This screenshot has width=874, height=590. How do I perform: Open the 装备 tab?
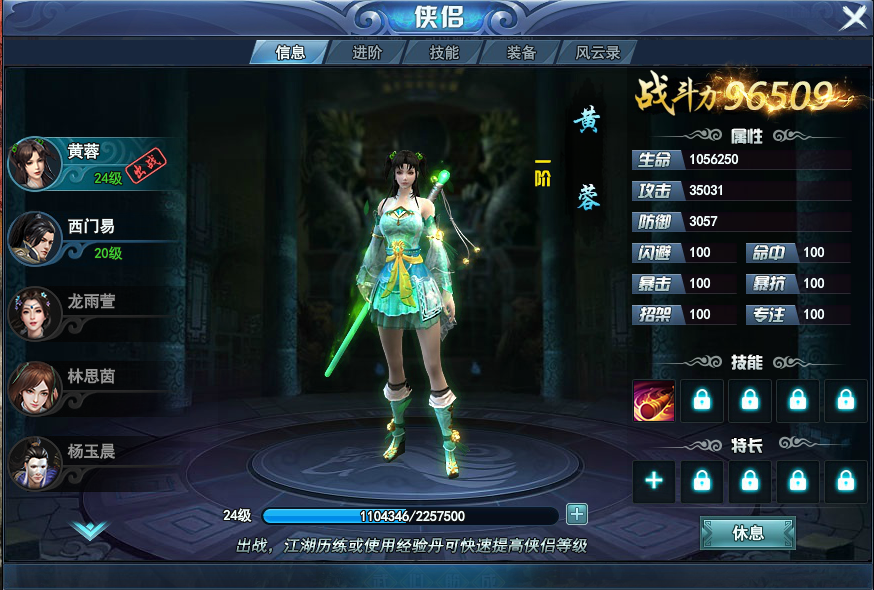pyautogui.click(x=521, y=53)
